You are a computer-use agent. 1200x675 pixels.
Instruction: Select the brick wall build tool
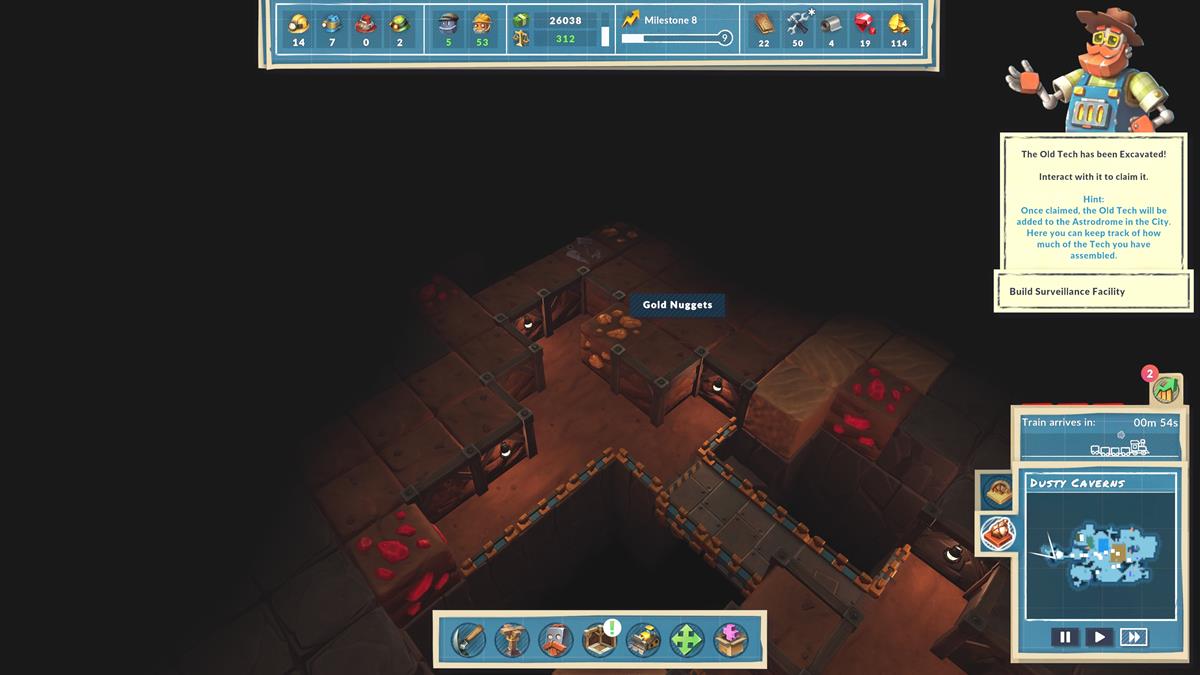(x=556, y=639)
